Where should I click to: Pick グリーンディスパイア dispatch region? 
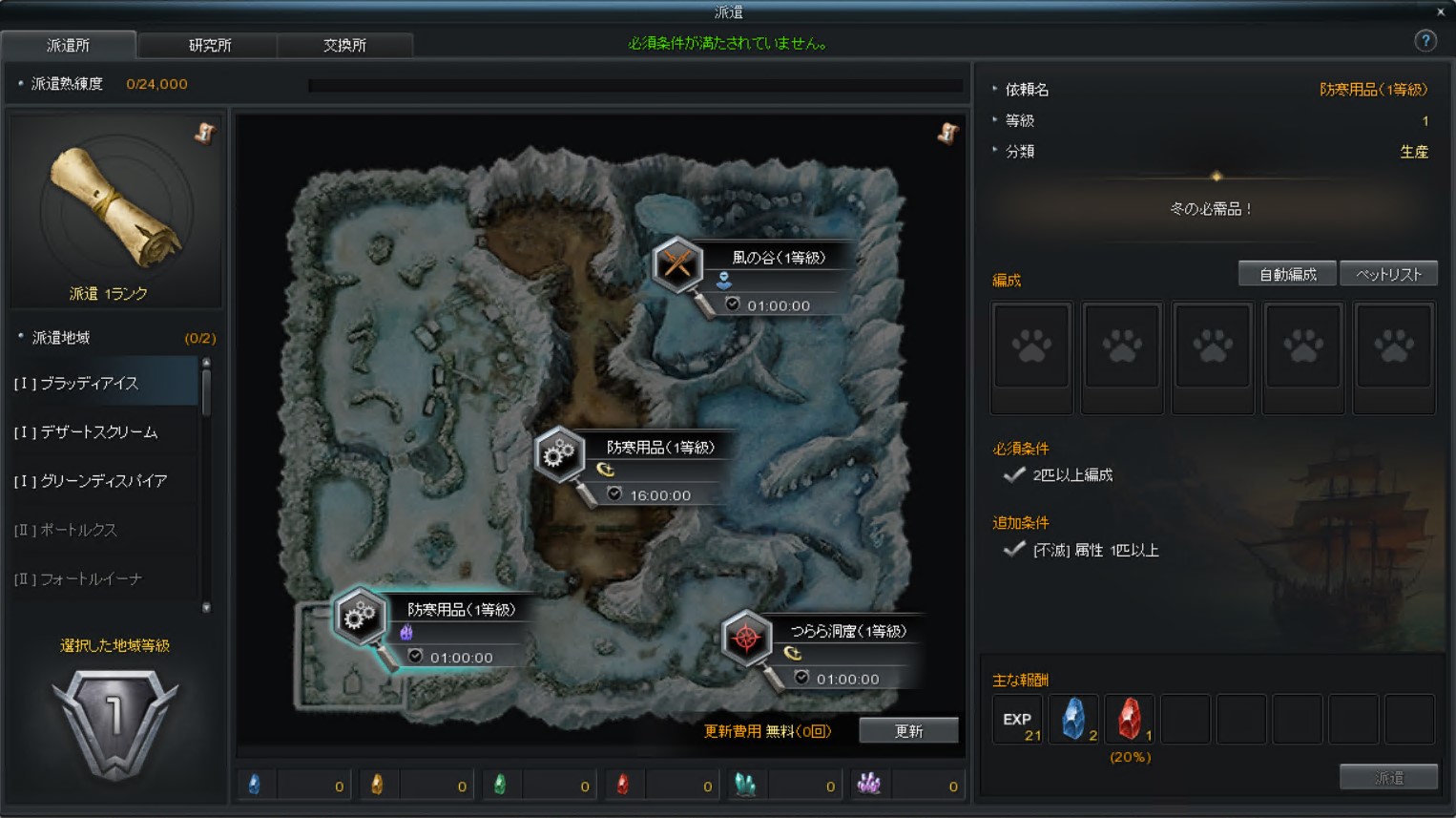[103, 481]
